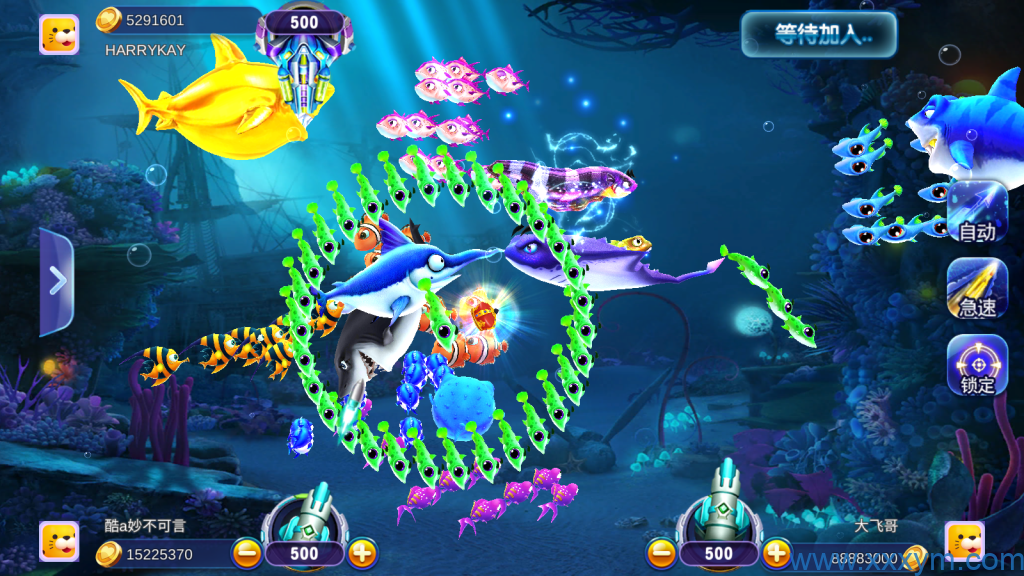Open 酷a妙不可言 player avatar

(x=59, y=541)
